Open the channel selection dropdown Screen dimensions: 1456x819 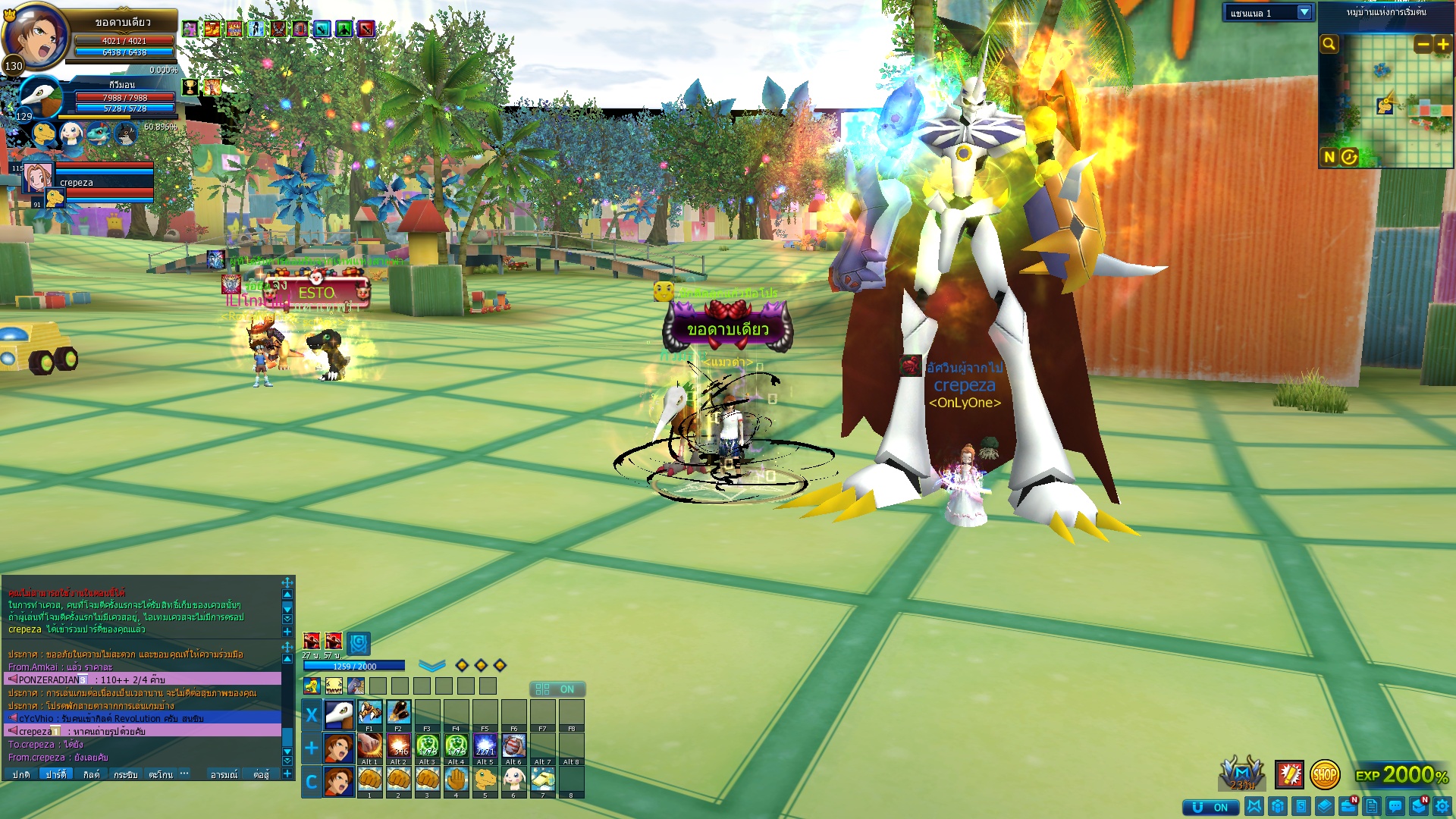click(1304, 13)
